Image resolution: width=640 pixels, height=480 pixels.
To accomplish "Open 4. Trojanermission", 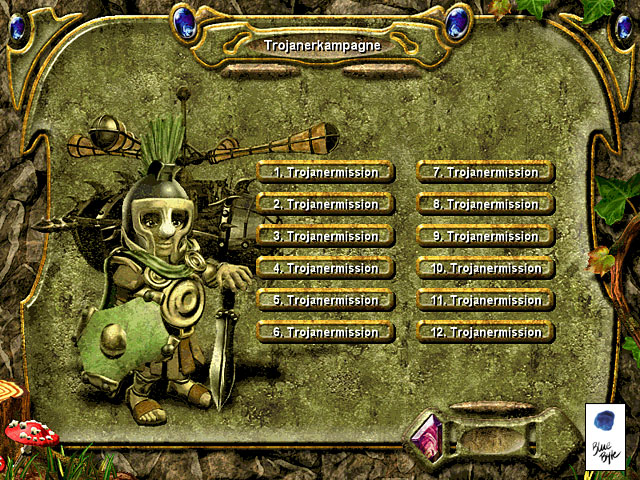I will coord(325,268).
